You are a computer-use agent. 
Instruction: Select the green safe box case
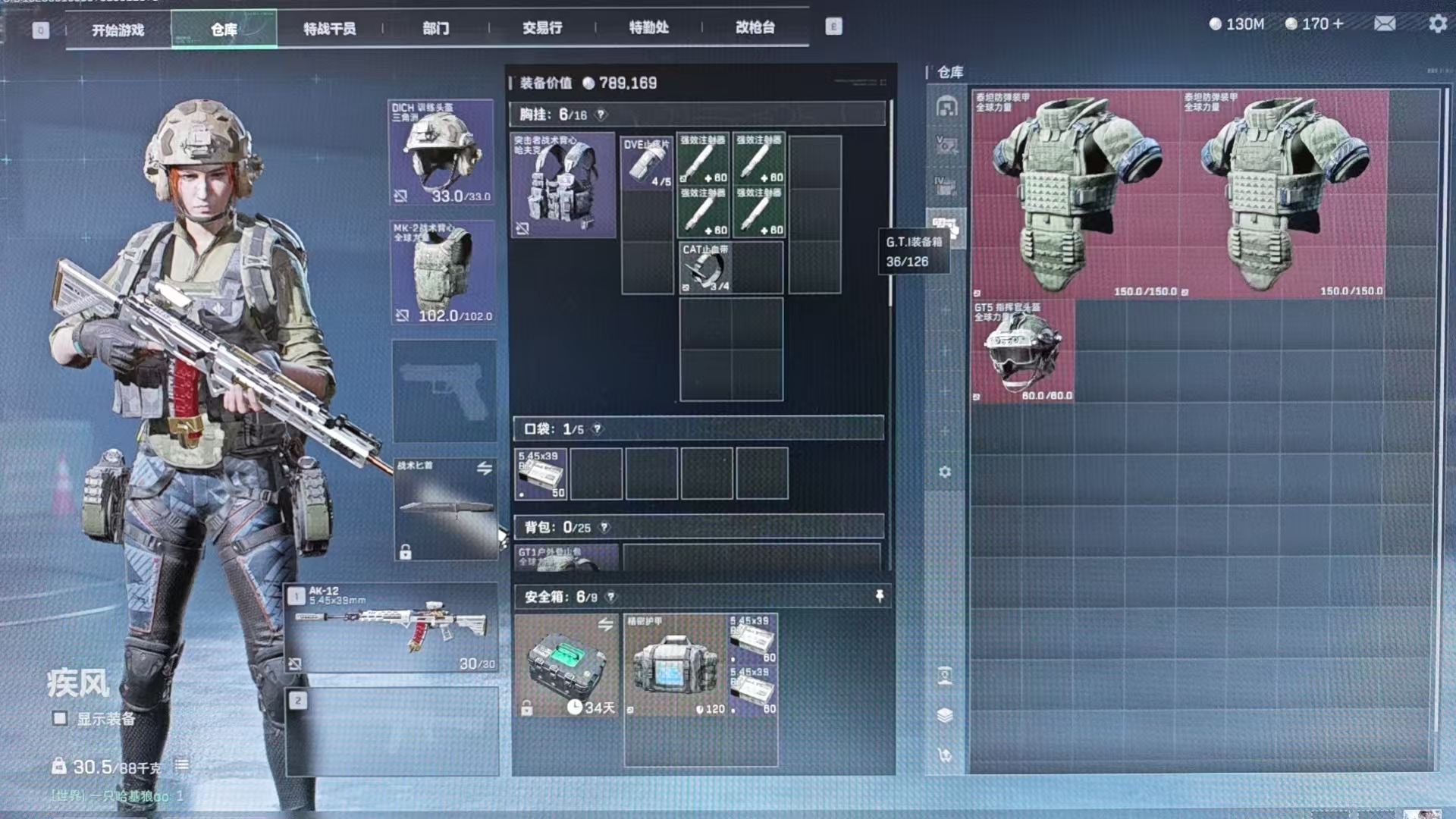(x=566, y=664)
